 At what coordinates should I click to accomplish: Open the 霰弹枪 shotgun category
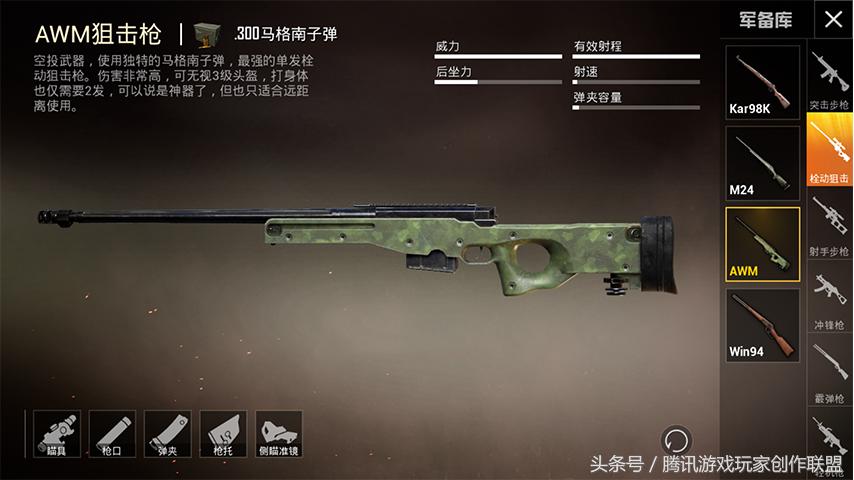pyautogui.click(x=829, y=370)
